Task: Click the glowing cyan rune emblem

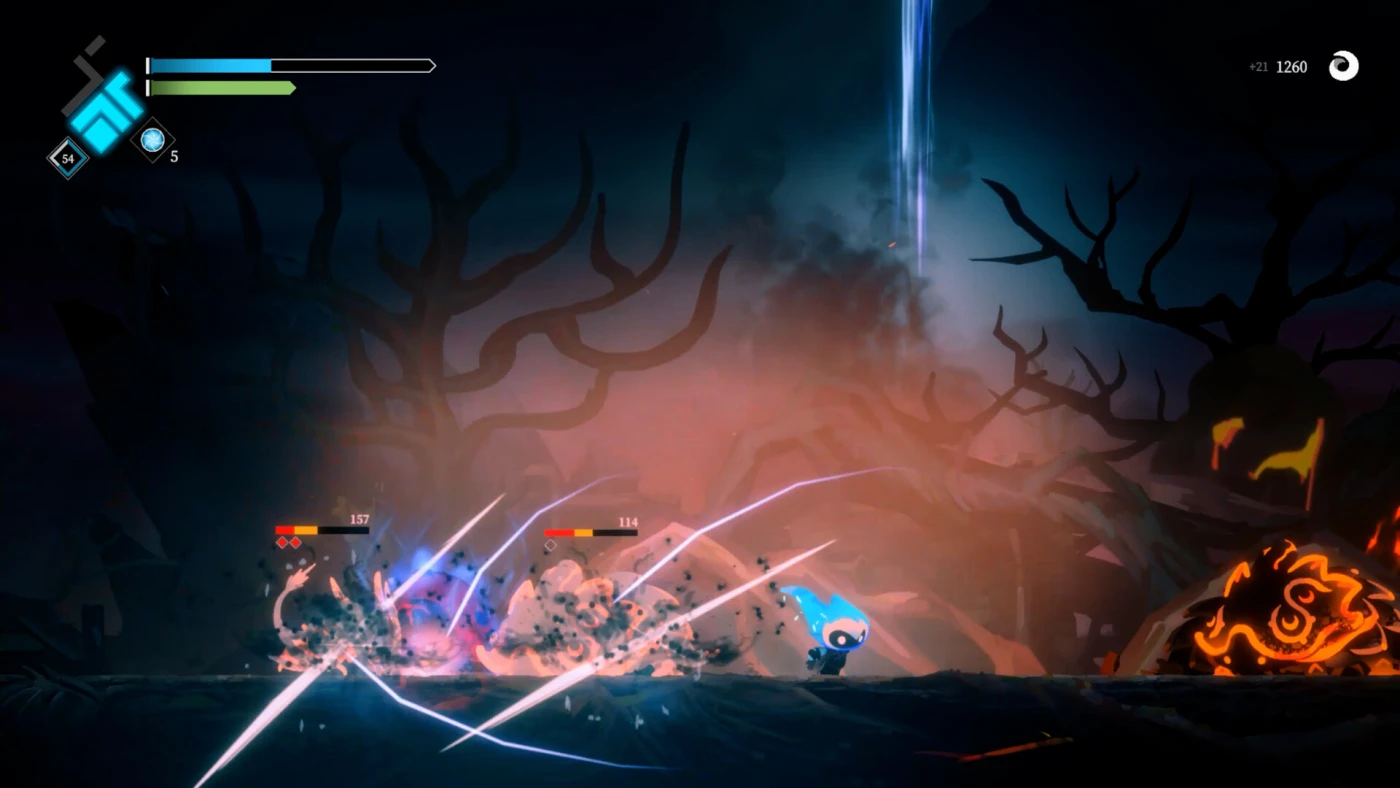Action: point(104,108)
